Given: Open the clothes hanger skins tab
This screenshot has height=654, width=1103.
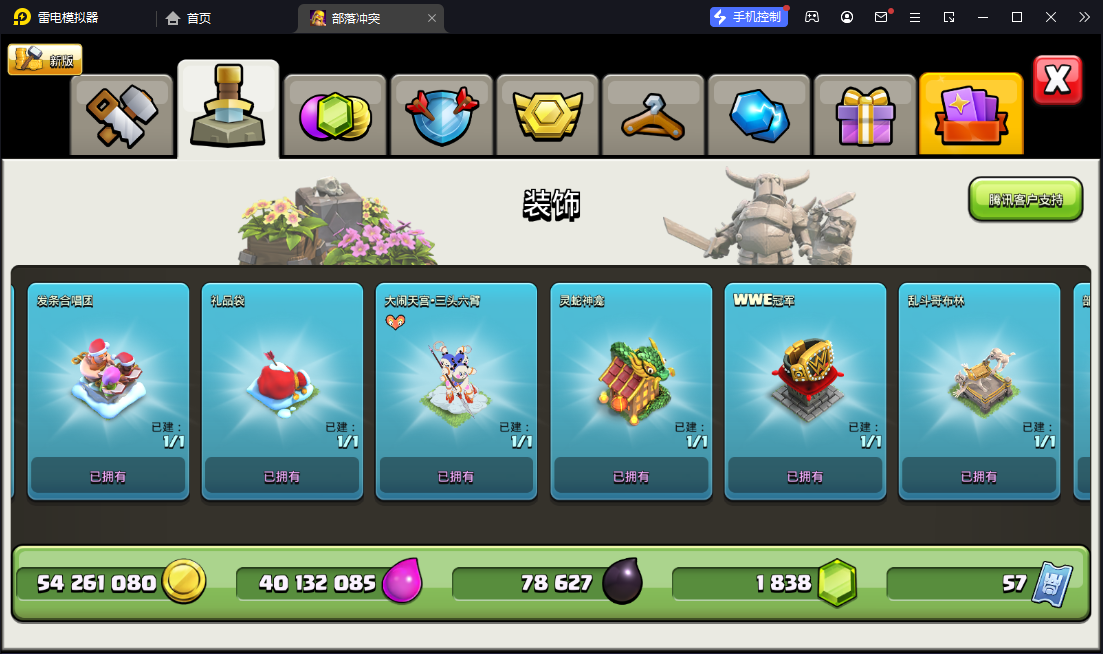Looking at the screenshot, I should (x=654, y=115).
